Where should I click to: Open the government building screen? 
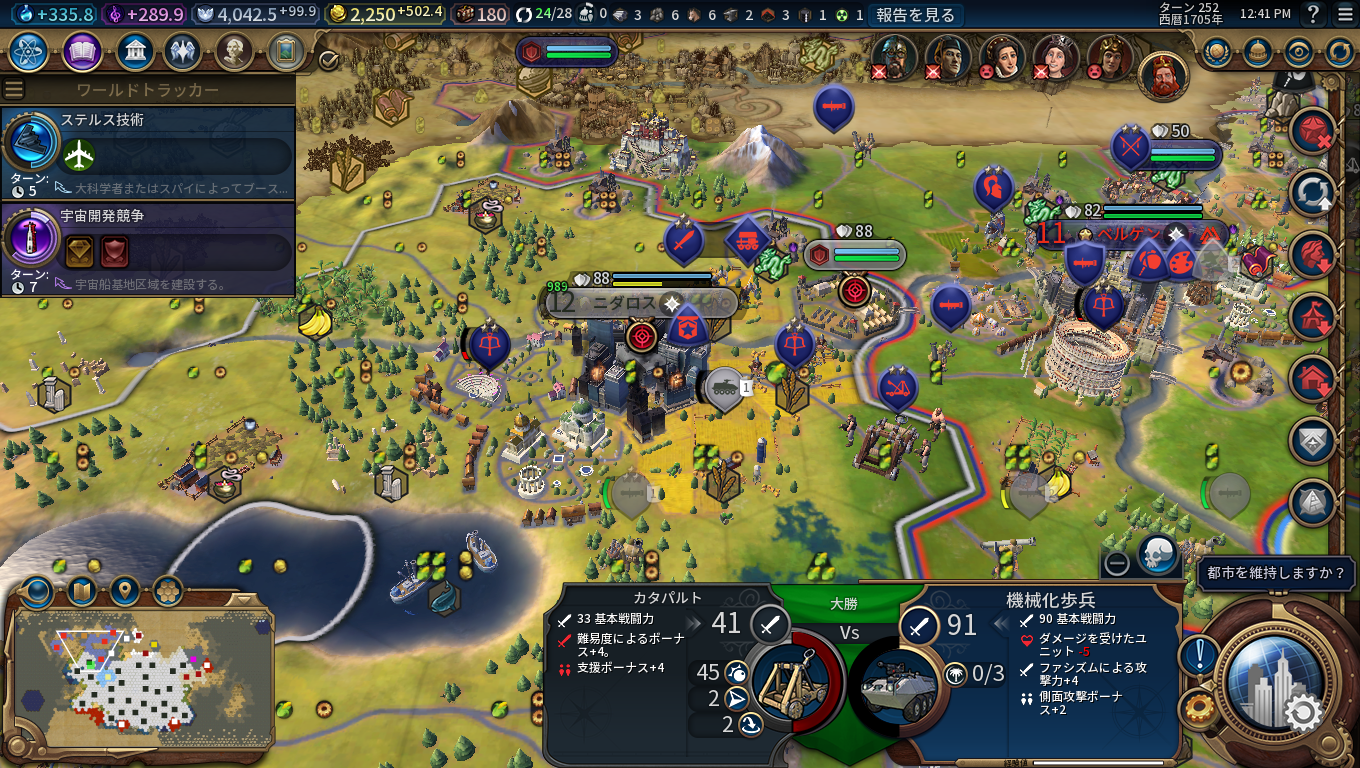point(134,51)
